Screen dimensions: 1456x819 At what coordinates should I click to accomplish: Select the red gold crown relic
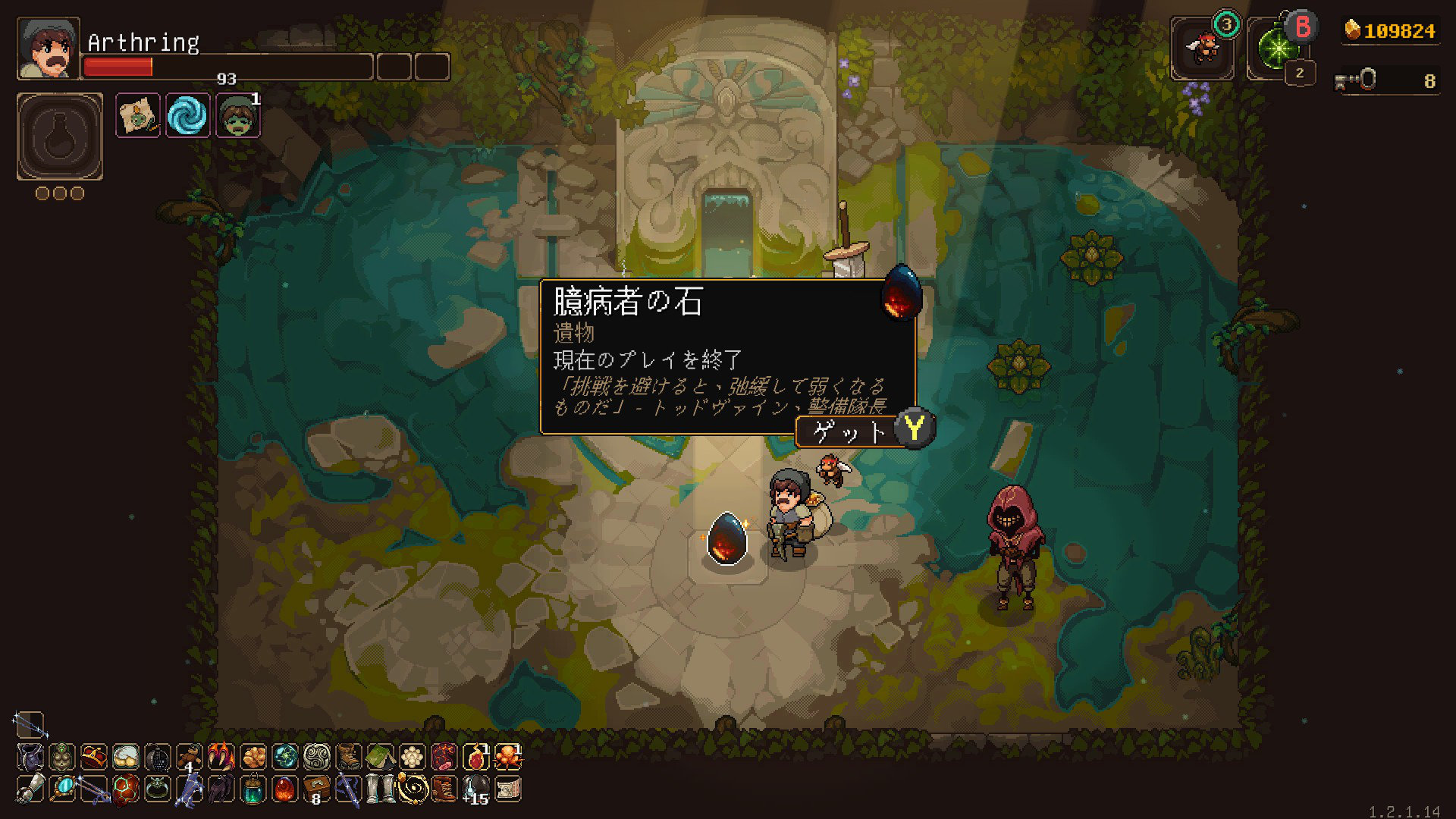pyautogui.click(x=94, y=756)
